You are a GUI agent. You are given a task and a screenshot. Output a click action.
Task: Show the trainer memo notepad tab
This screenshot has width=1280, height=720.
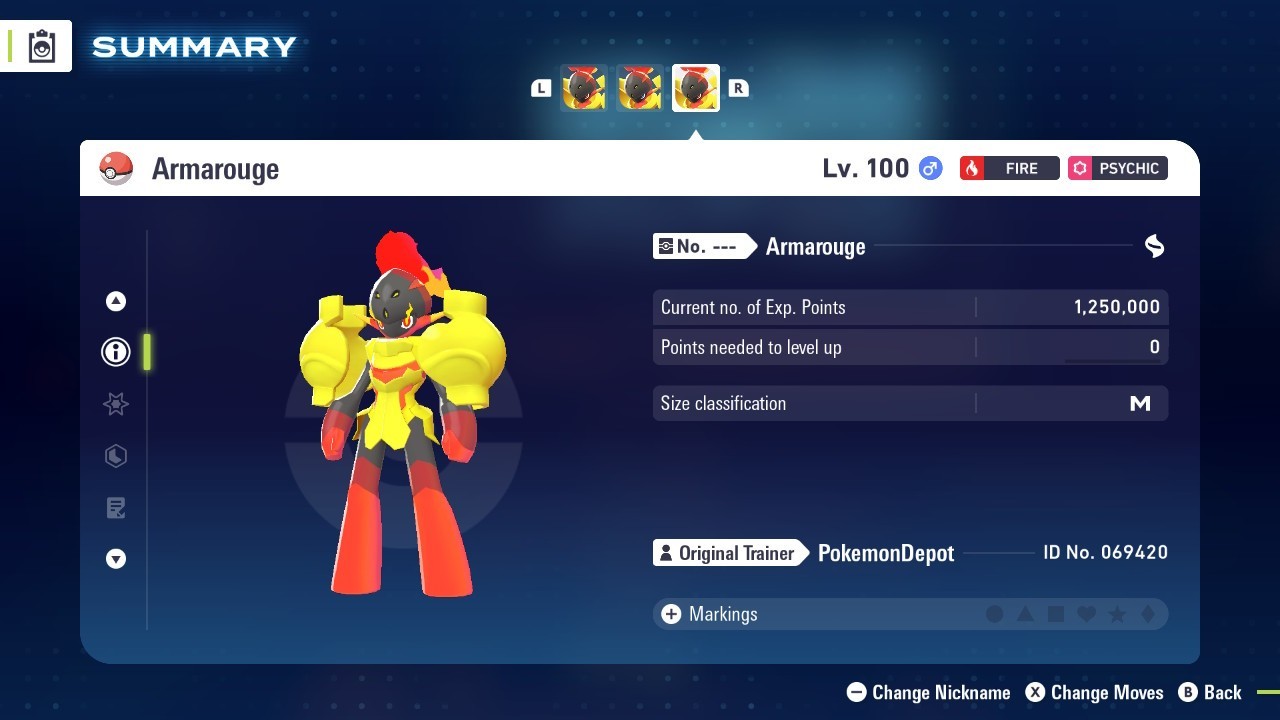pyautogui.click(x=116, y=508)
